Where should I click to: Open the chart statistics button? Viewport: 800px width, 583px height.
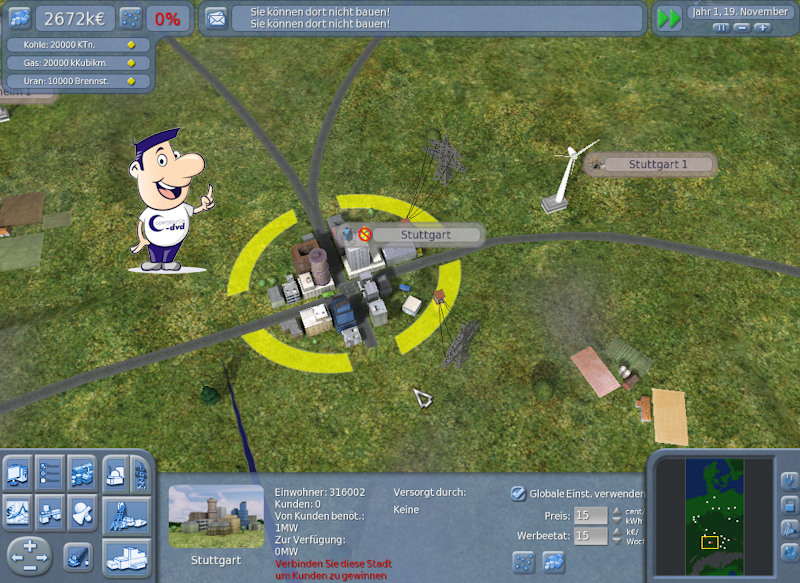pyautogui.click(x=19, y=512)
